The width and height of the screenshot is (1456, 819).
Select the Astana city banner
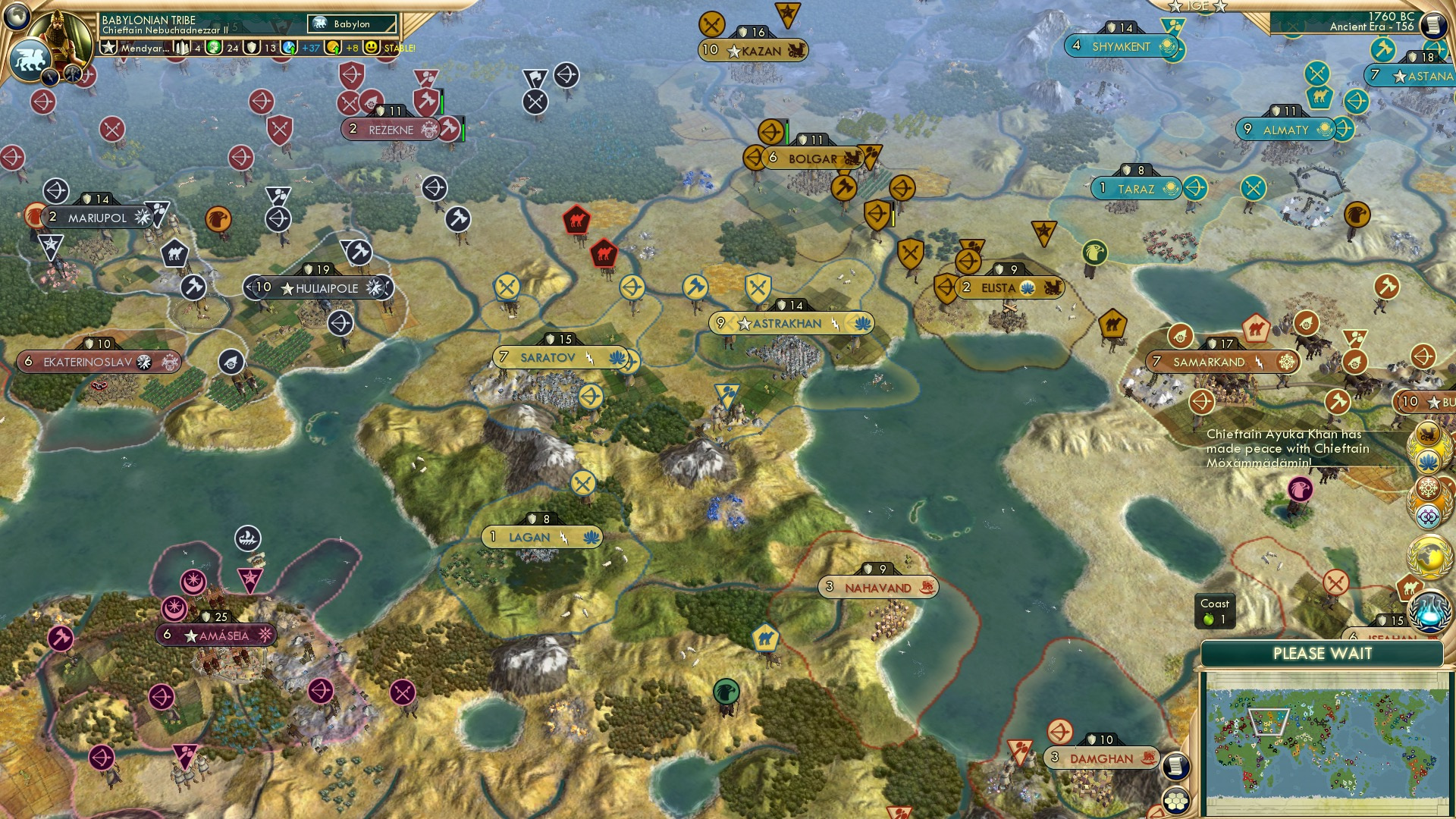[1412, 76]
